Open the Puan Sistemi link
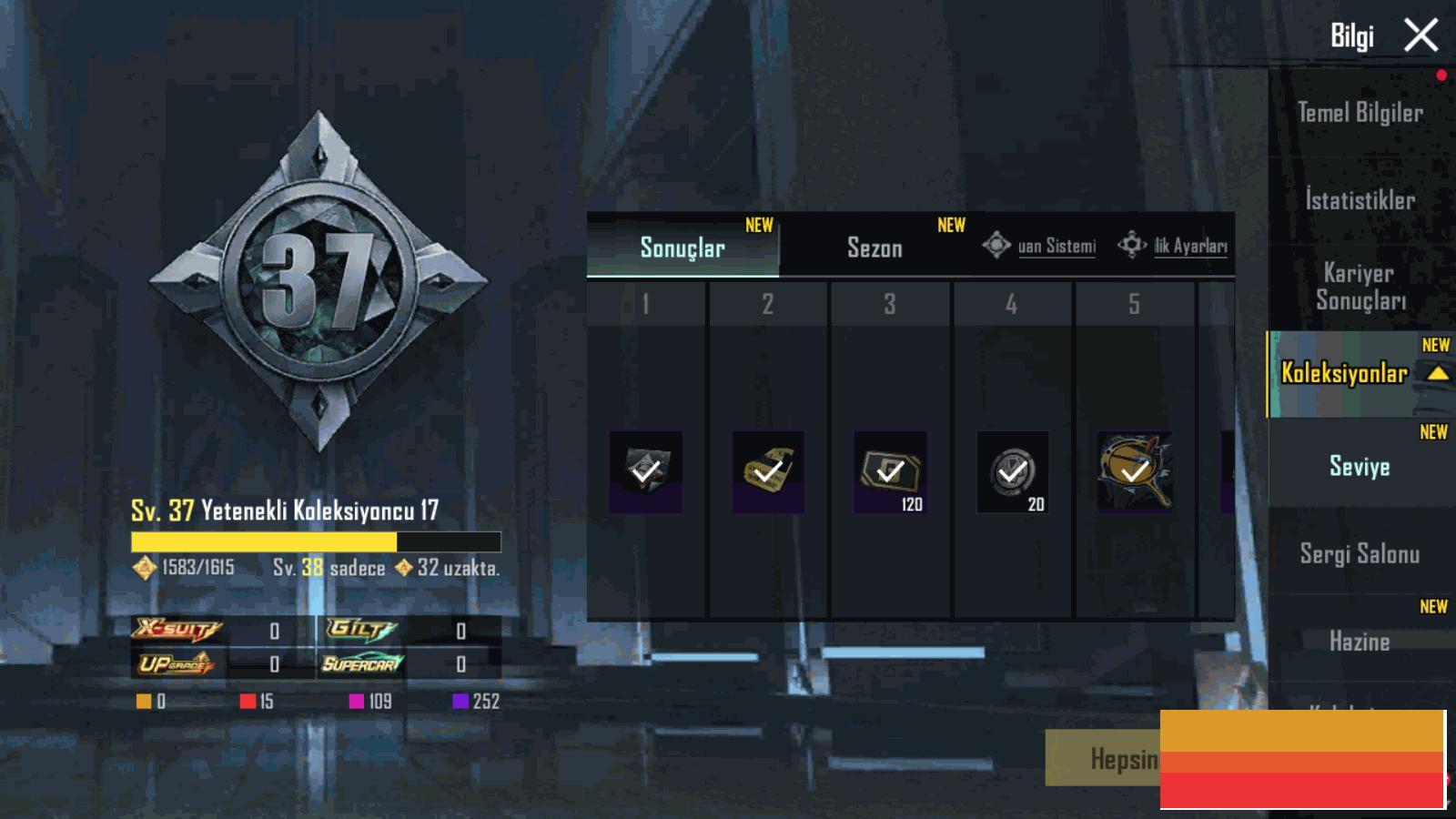 [x=1040, y=246]
